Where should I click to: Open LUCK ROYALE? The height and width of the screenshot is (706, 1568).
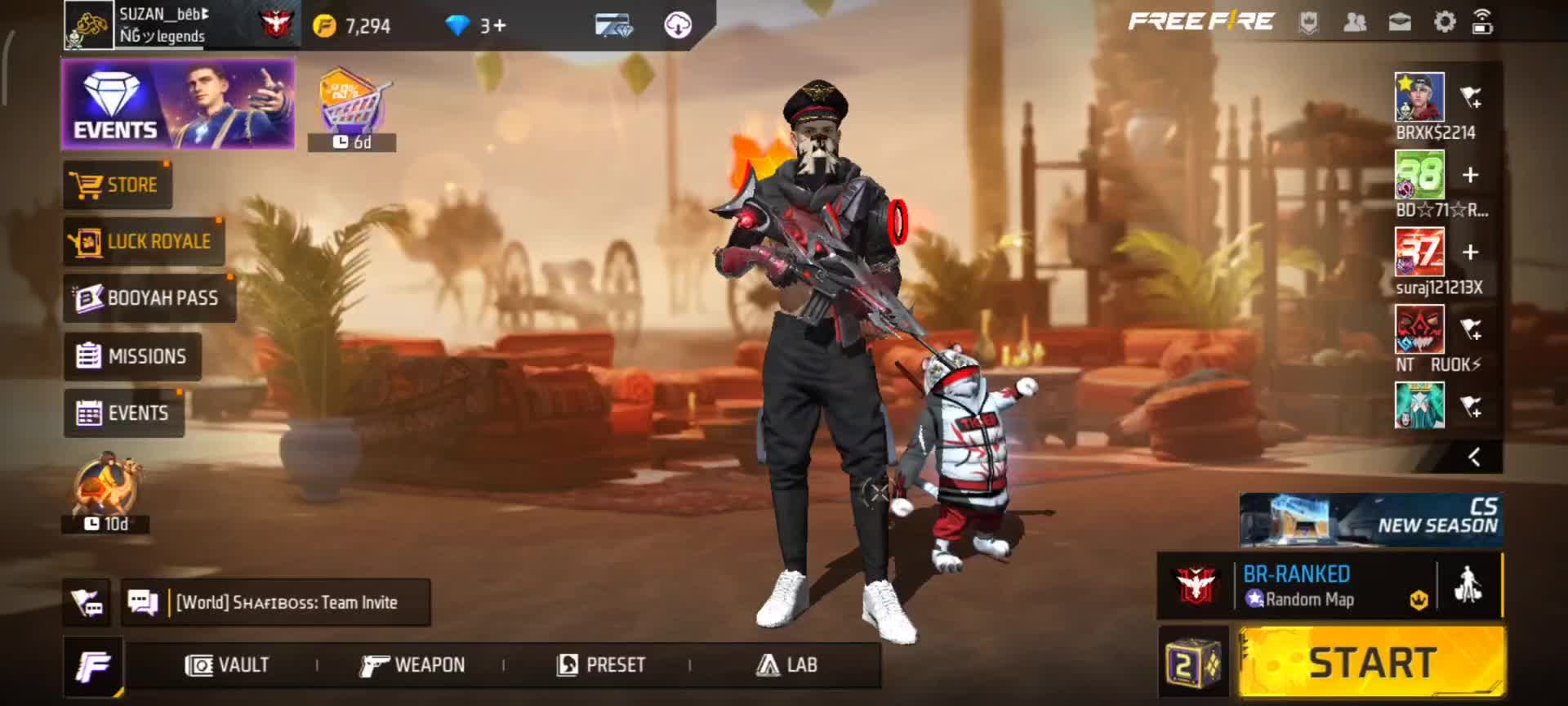tap(143, 242)
